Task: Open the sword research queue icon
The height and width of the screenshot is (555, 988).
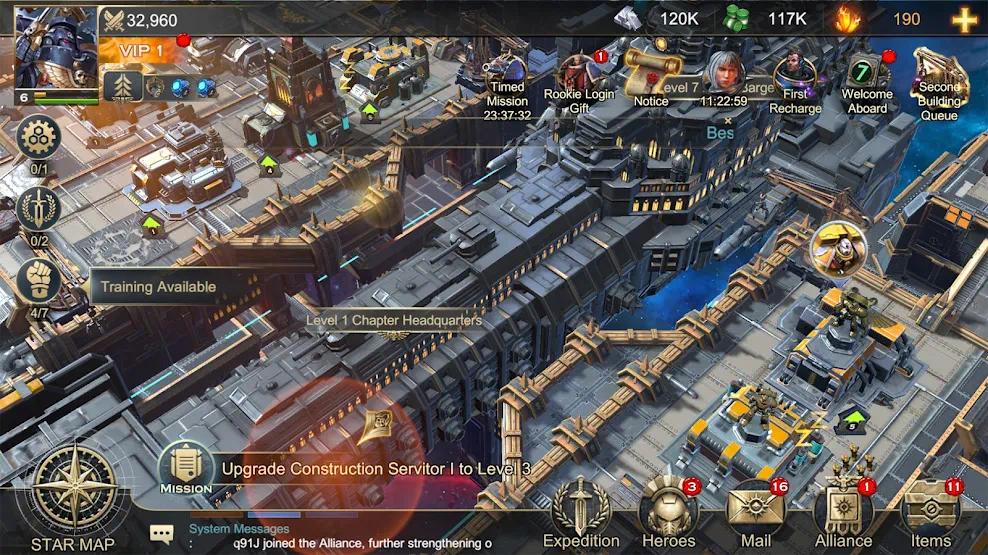Action: point(39,208)
